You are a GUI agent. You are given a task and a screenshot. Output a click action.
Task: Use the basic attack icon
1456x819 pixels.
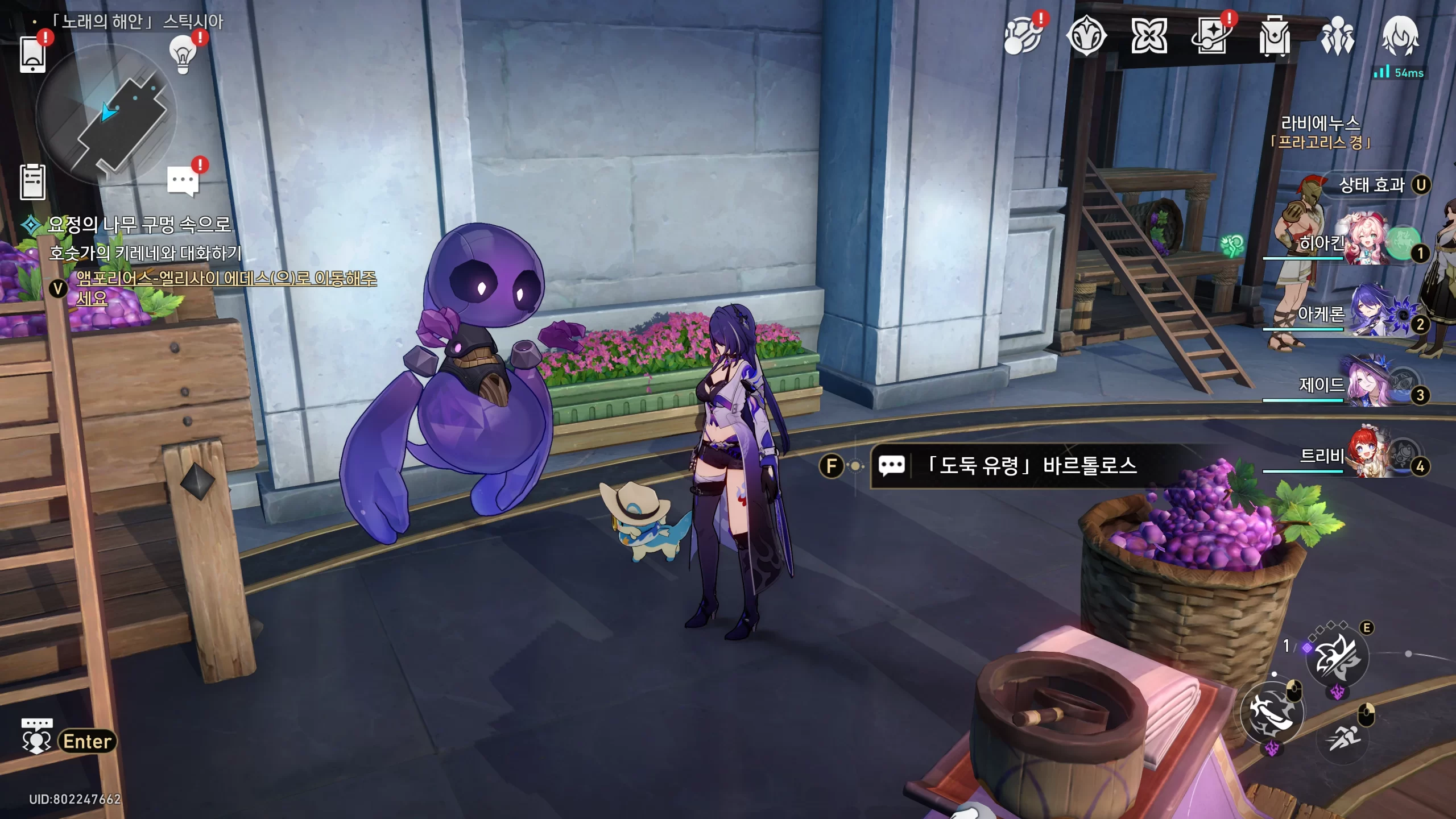point(1272,712)
